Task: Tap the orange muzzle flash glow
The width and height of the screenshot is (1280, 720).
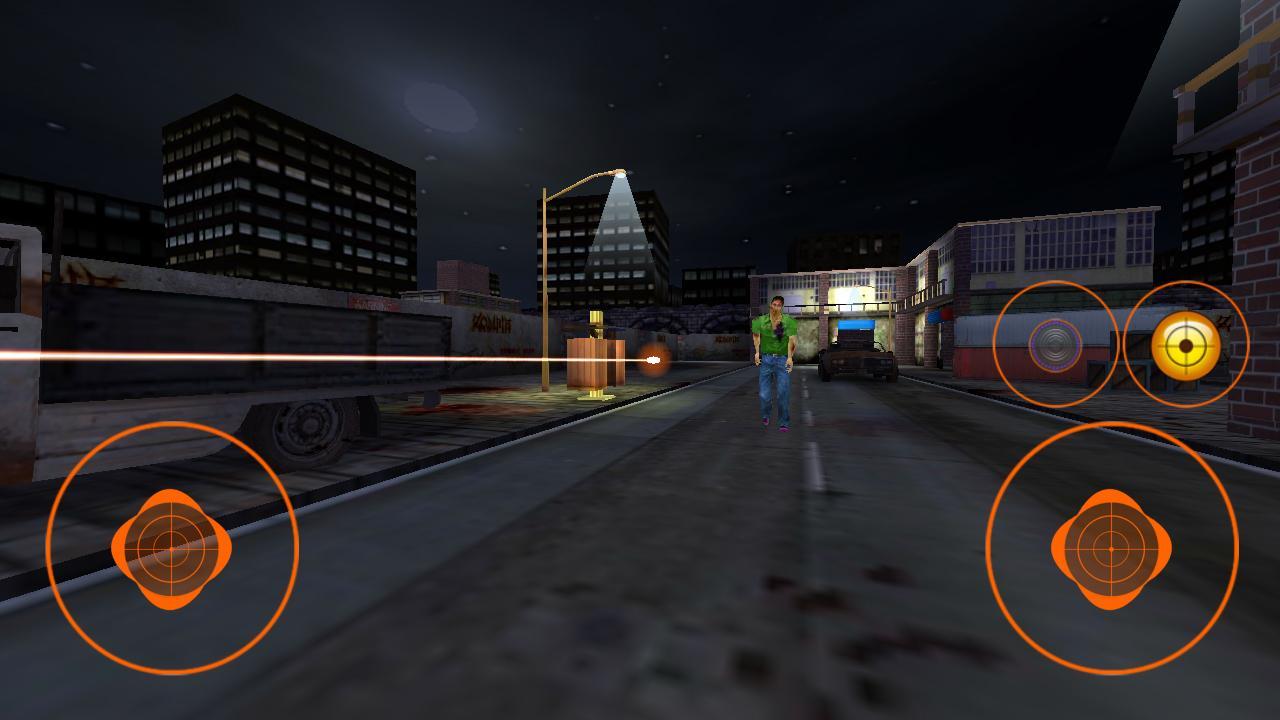Action: pyautogui.click(x=655, y=360)
